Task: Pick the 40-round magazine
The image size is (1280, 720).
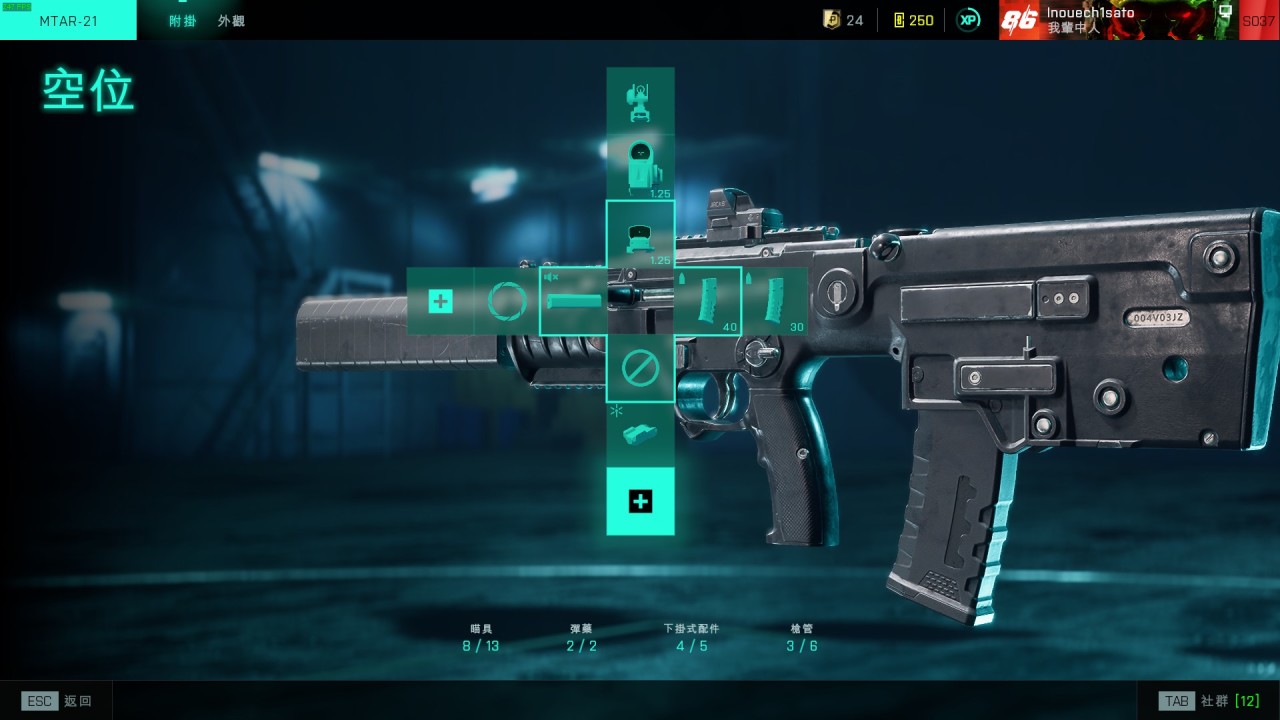Action: [x=708, y=301]
